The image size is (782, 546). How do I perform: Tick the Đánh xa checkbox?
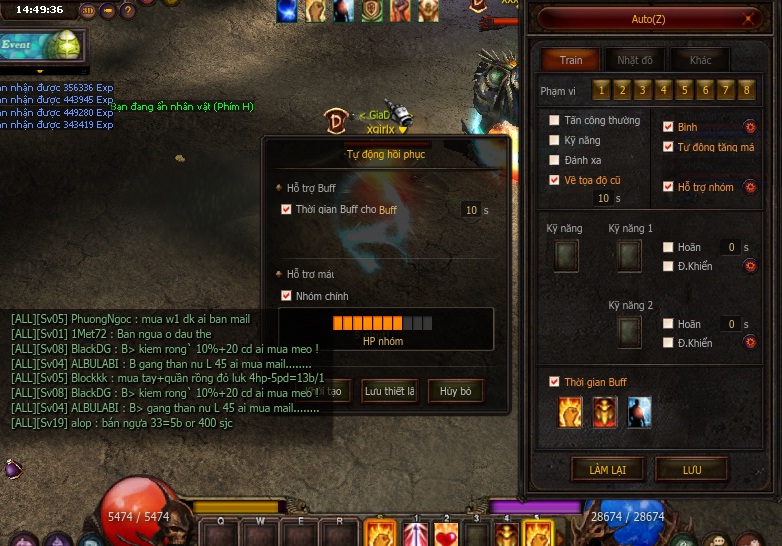click(x=555, y=160)
